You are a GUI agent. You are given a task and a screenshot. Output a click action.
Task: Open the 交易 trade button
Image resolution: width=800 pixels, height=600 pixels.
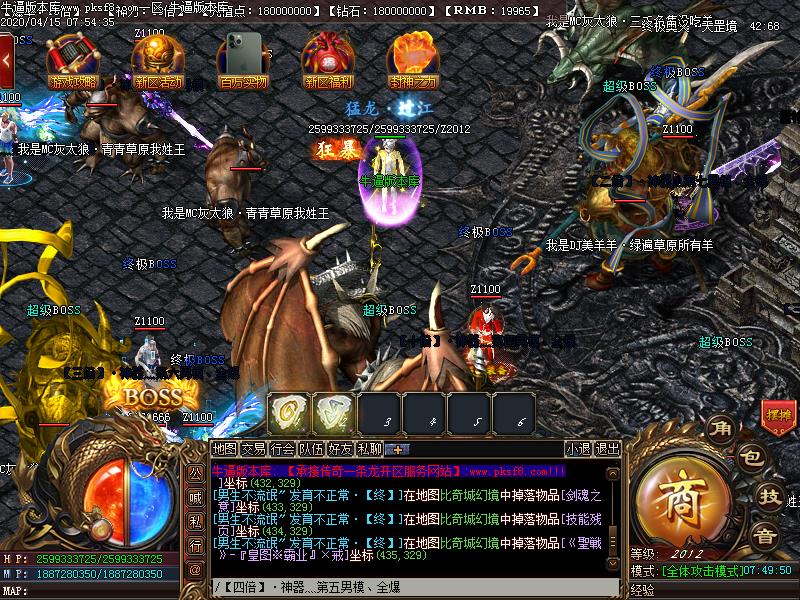coord(254,449)
